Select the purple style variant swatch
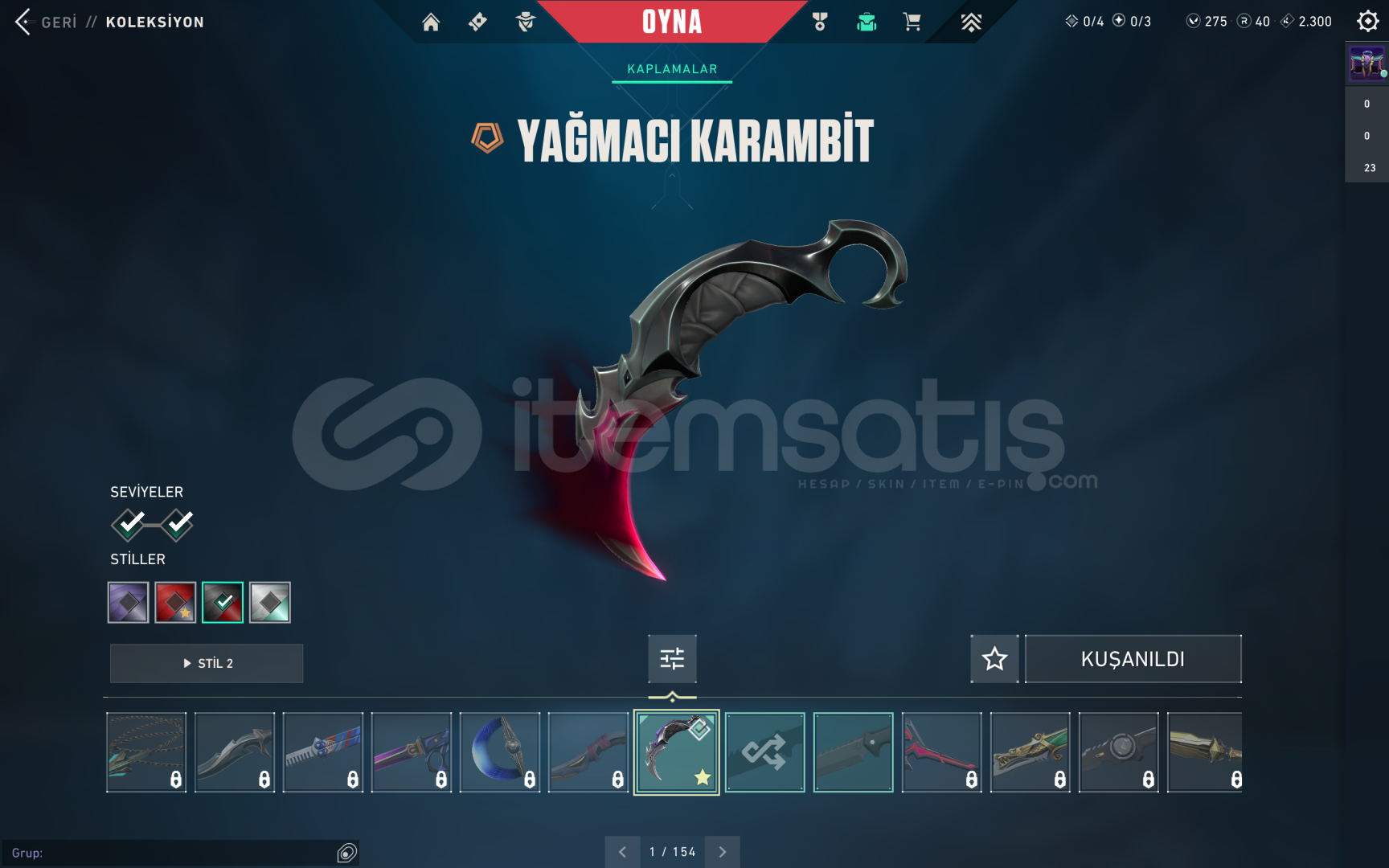 128,601
